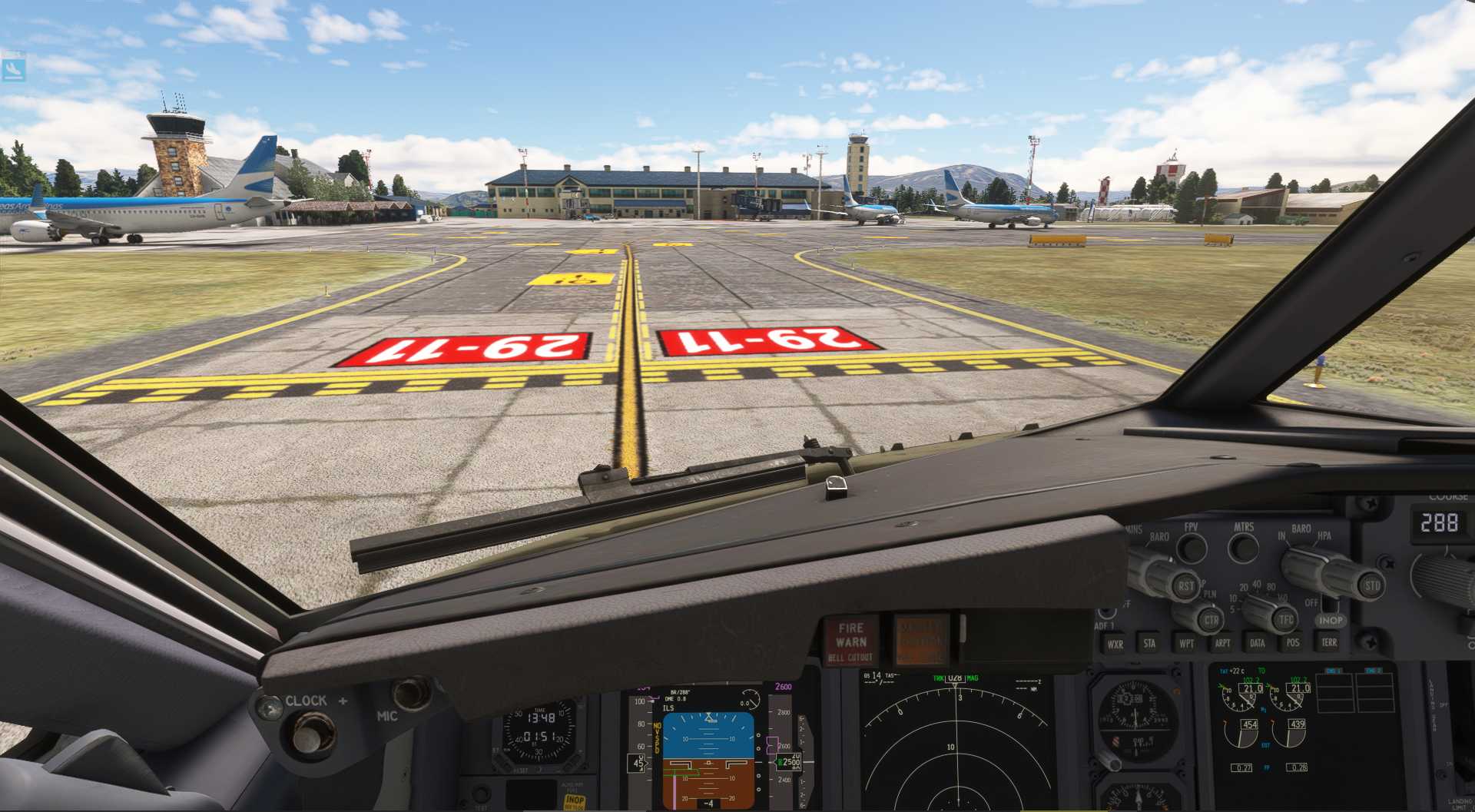Toggle the WXR weather radar button
This screenshot has height=812, width=1475.
pyautogui.click(x=1115, y=644)
